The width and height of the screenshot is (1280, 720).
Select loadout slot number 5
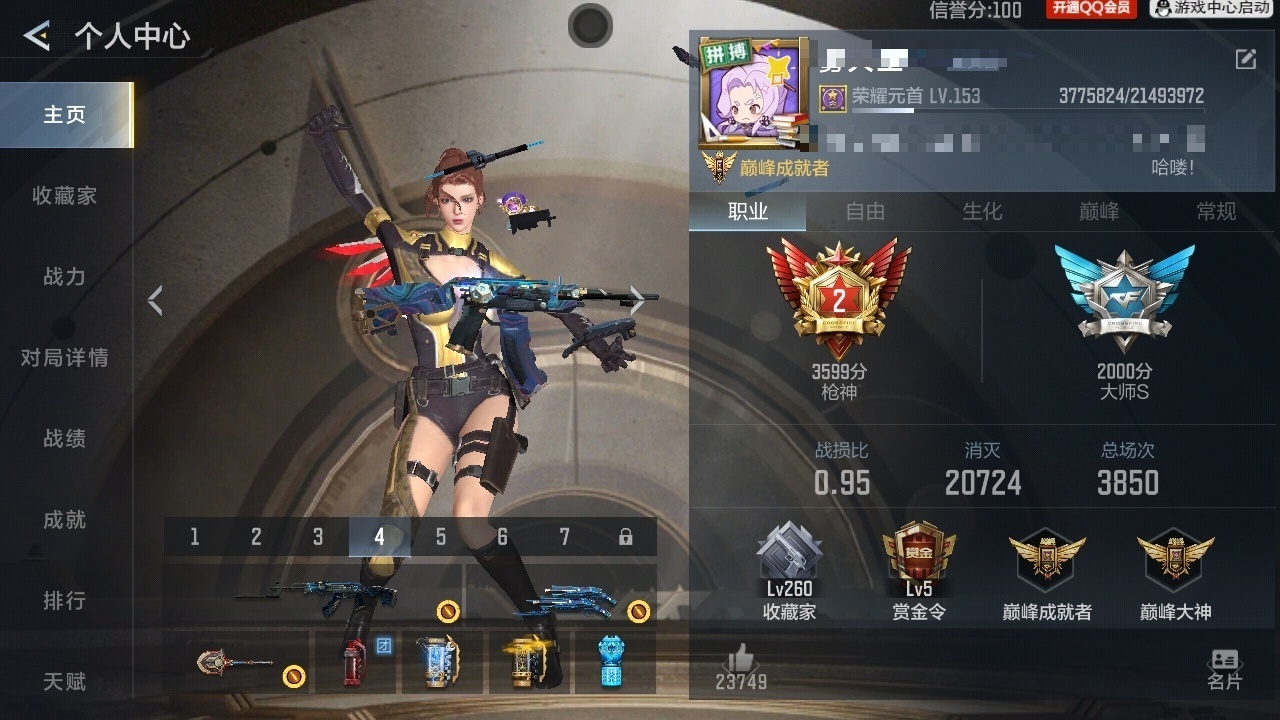(441, 537)
